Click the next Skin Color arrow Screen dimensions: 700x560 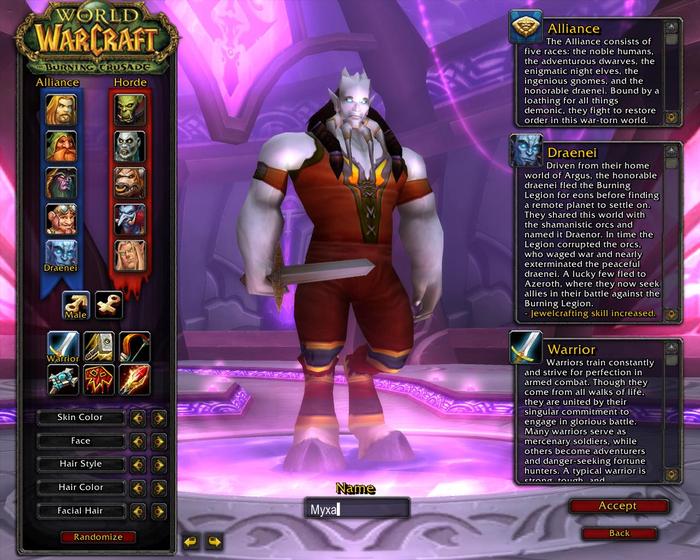(x=159, y=417)
